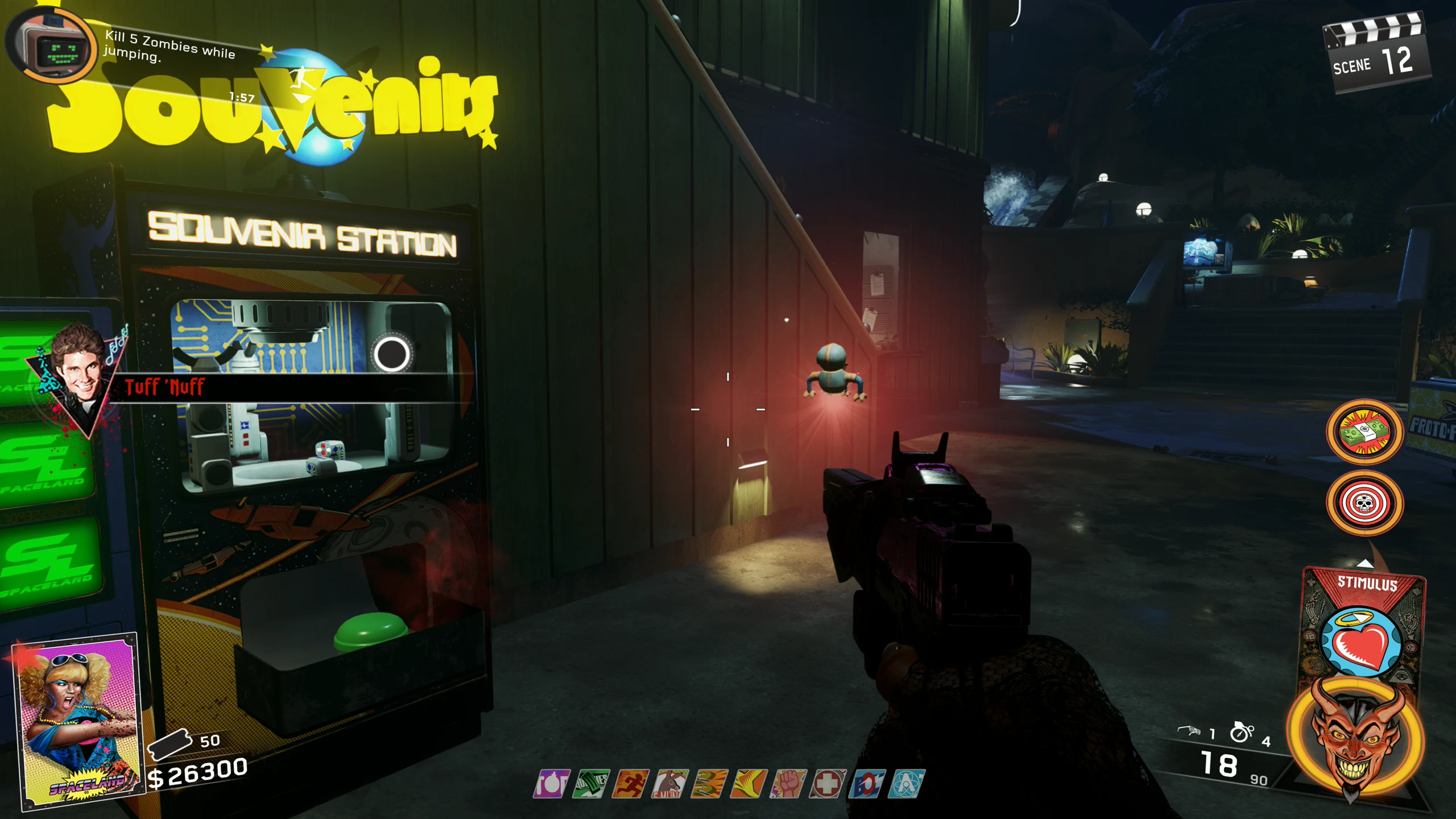Select the blue lightning bolt perk icon
1456x819 pixels.
[867, 784]
